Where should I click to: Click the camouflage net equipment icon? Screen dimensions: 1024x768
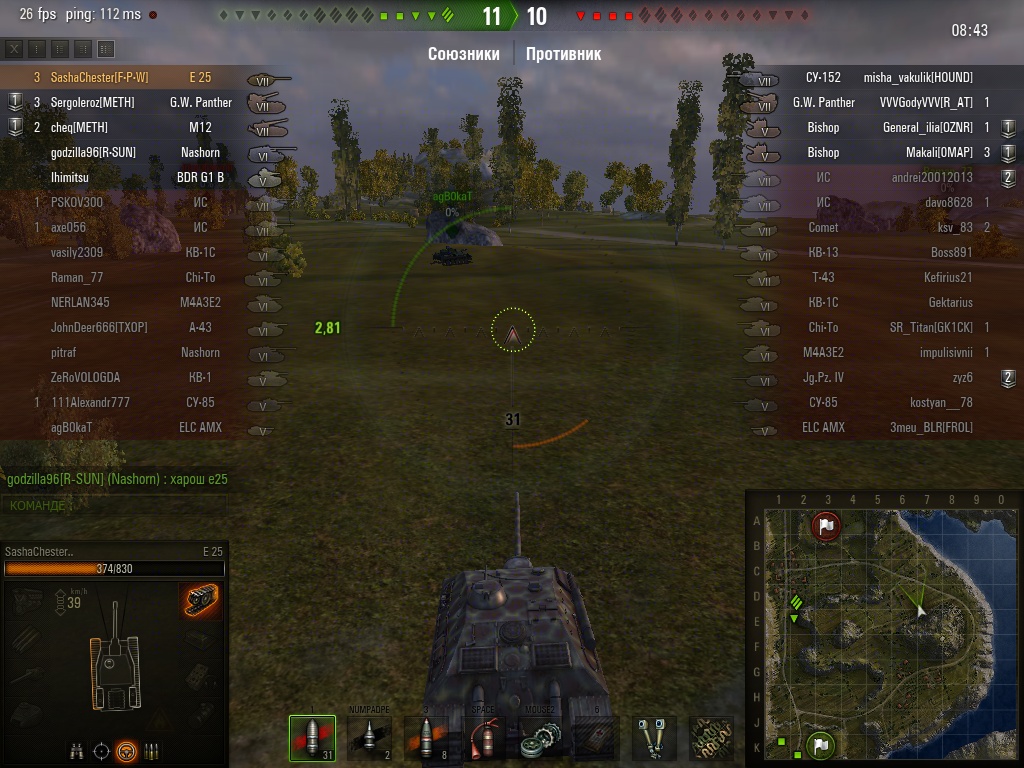[711, 738]
